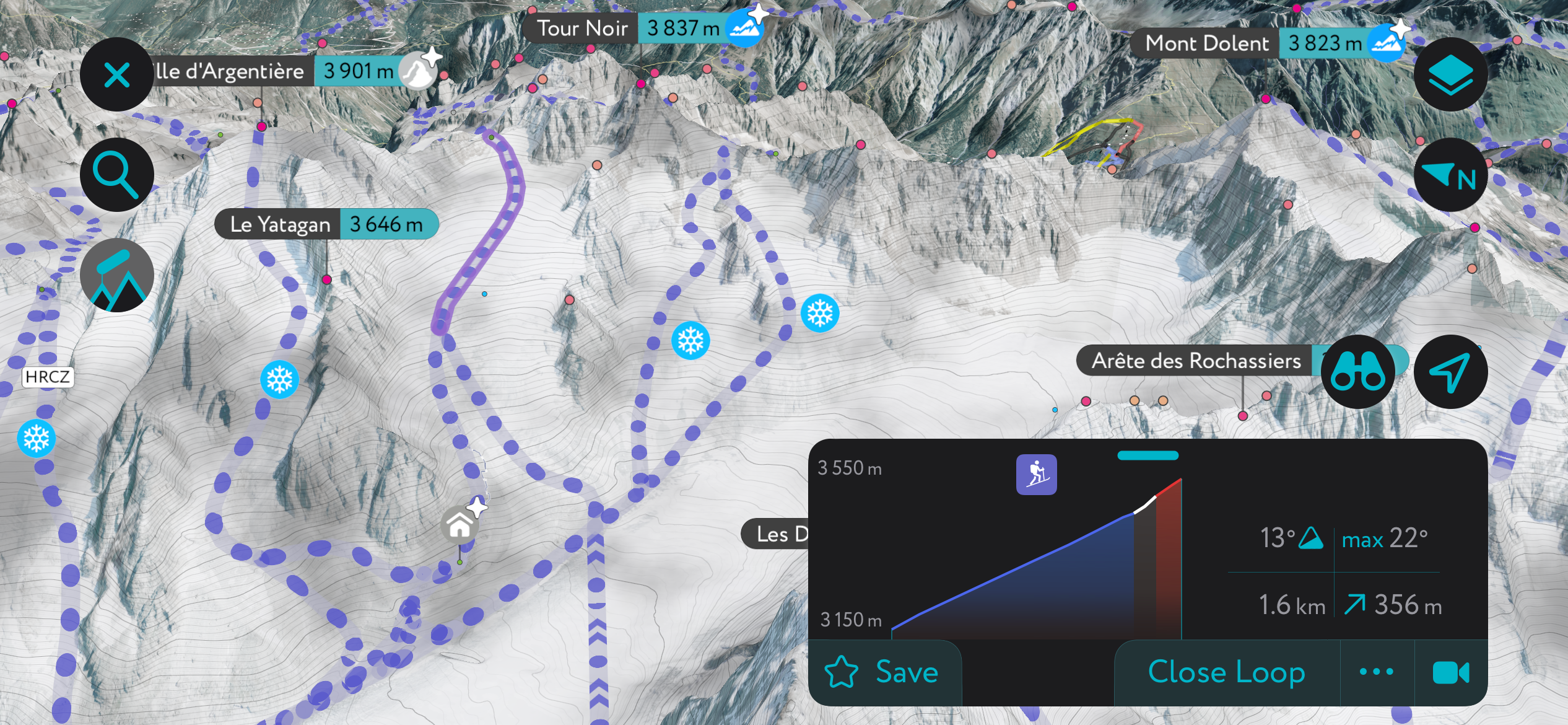Viewport: 1568px width, 725px height.
Task: Click the snowflake icon near Le Yatagan
Action: (x=280, y=380)
